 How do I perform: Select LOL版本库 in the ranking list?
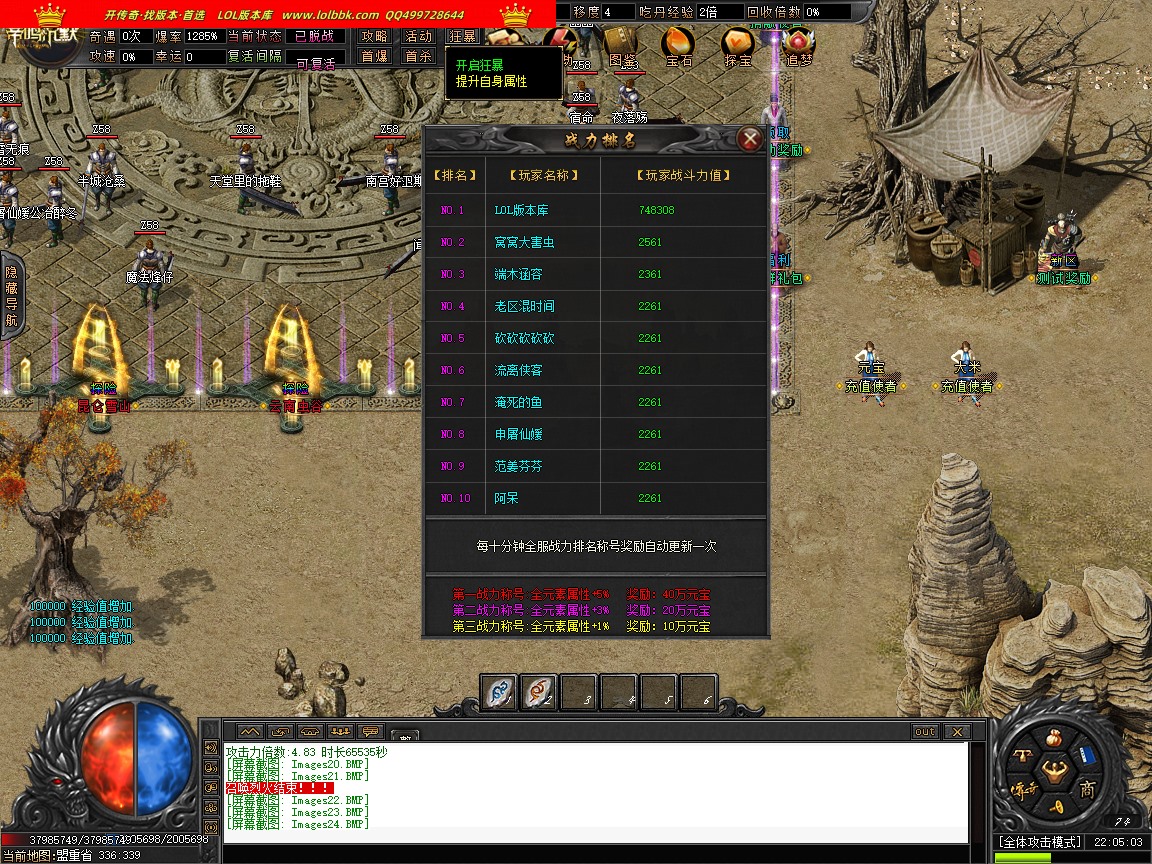521,210
